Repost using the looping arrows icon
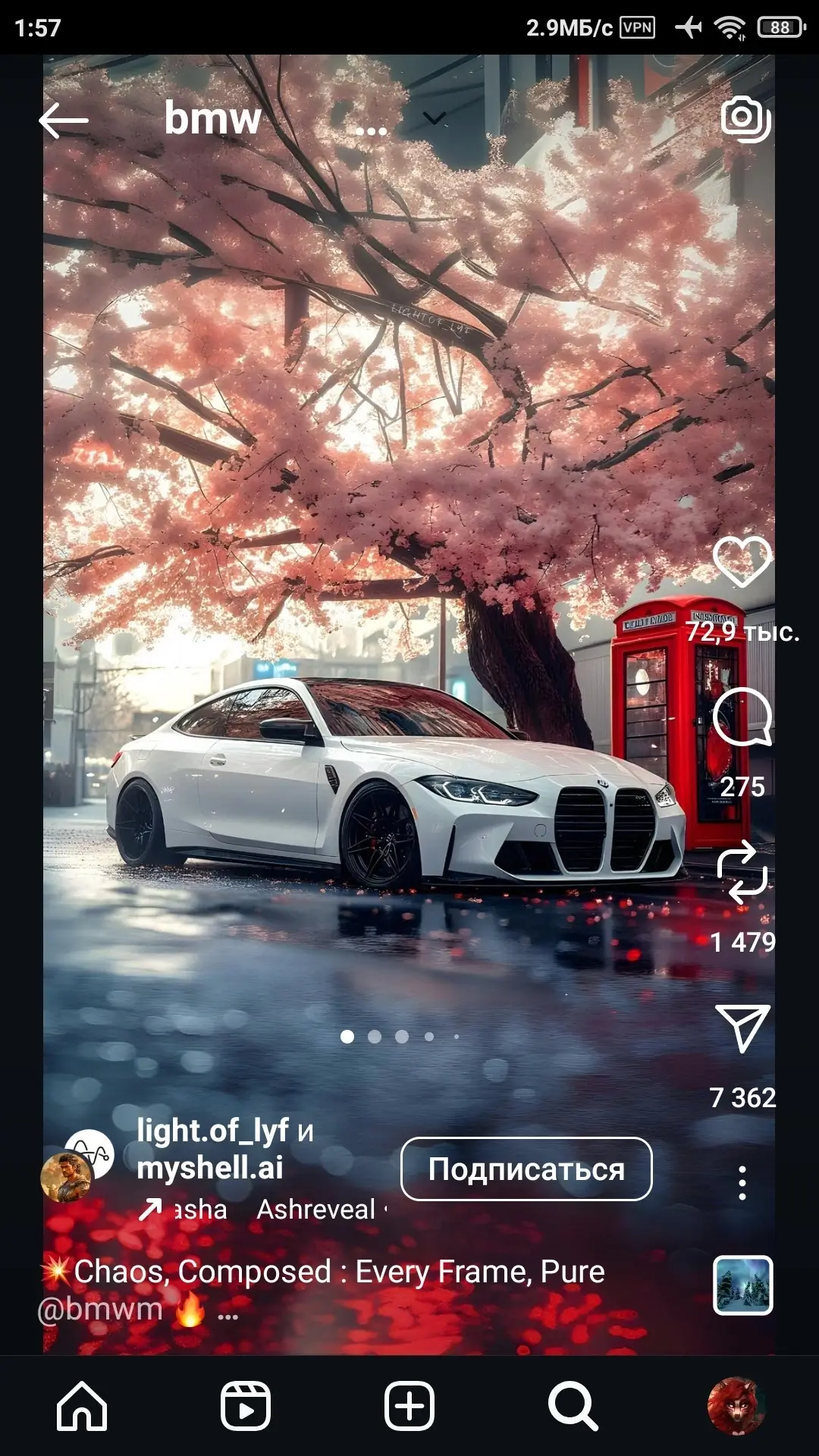This screenshot has width=819, height=1456. point(742,872)
